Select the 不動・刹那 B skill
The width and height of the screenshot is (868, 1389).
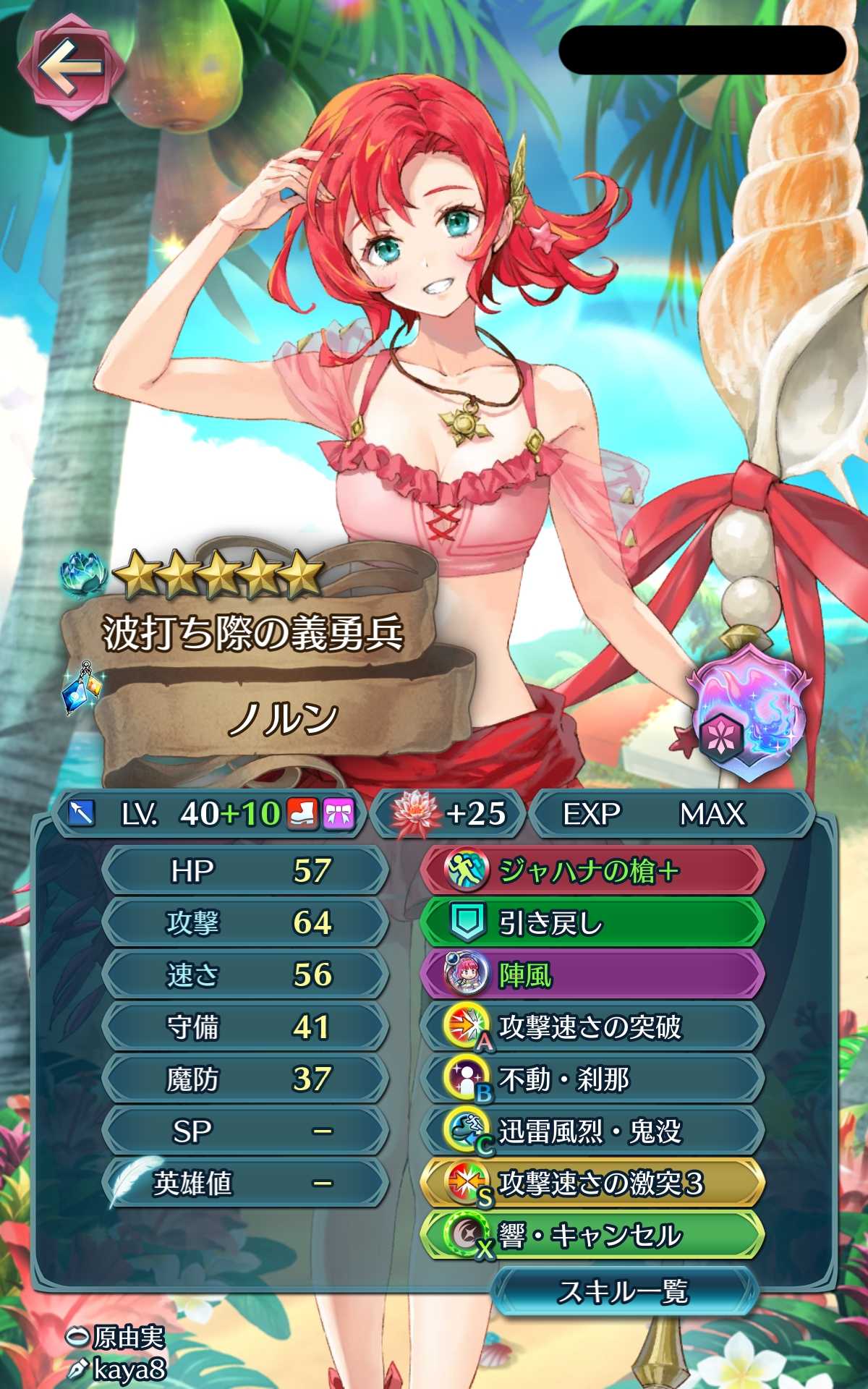592,1079
